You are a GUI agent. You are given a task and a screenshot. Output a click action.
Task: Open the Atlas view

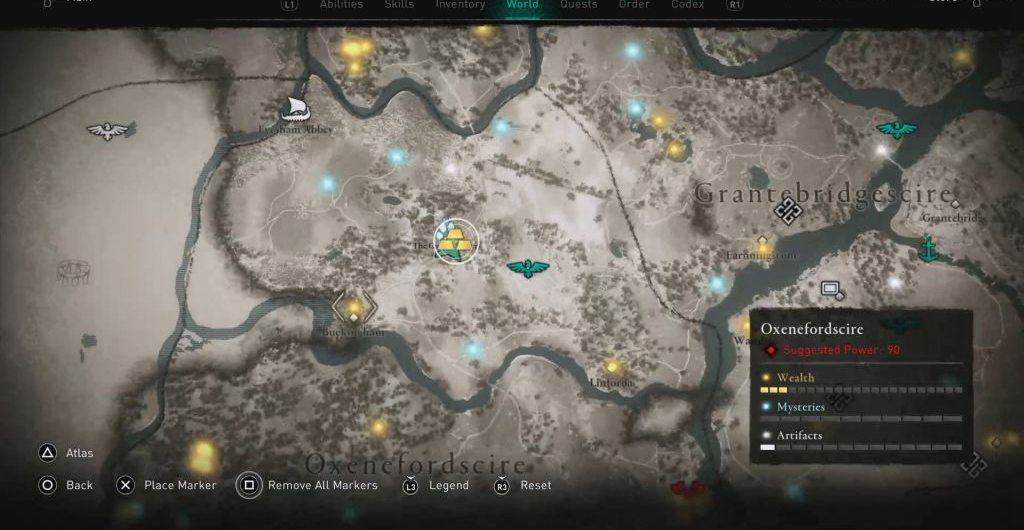(x=79, y=453)
